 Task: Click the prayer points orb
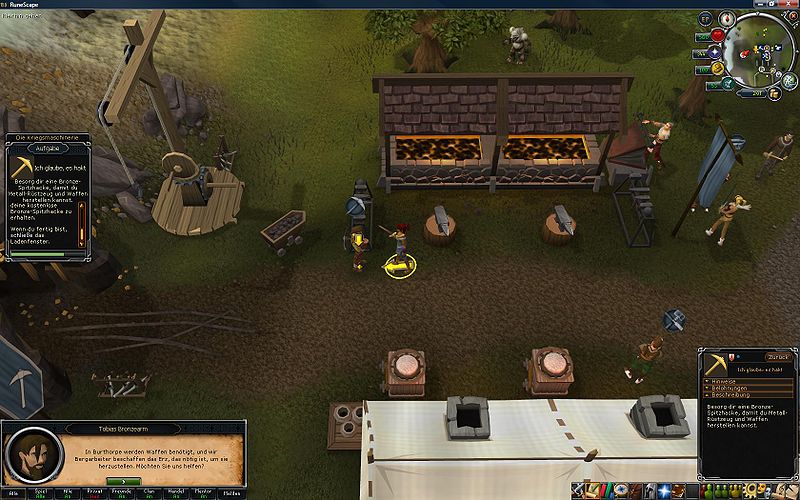point(717,54)
